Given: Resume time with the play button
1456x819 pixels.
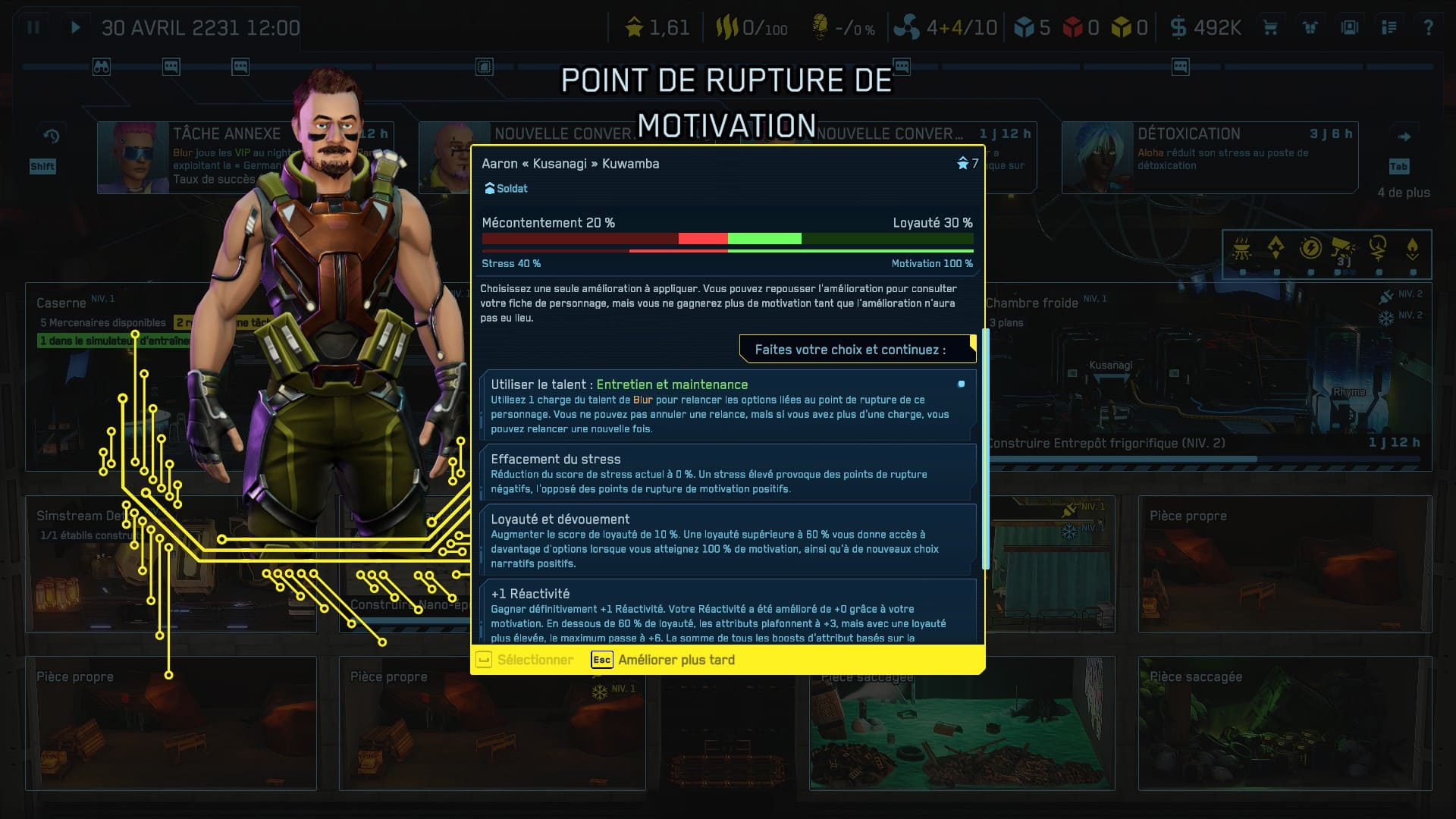Looking at the screenshot, I should pos(75,28).
